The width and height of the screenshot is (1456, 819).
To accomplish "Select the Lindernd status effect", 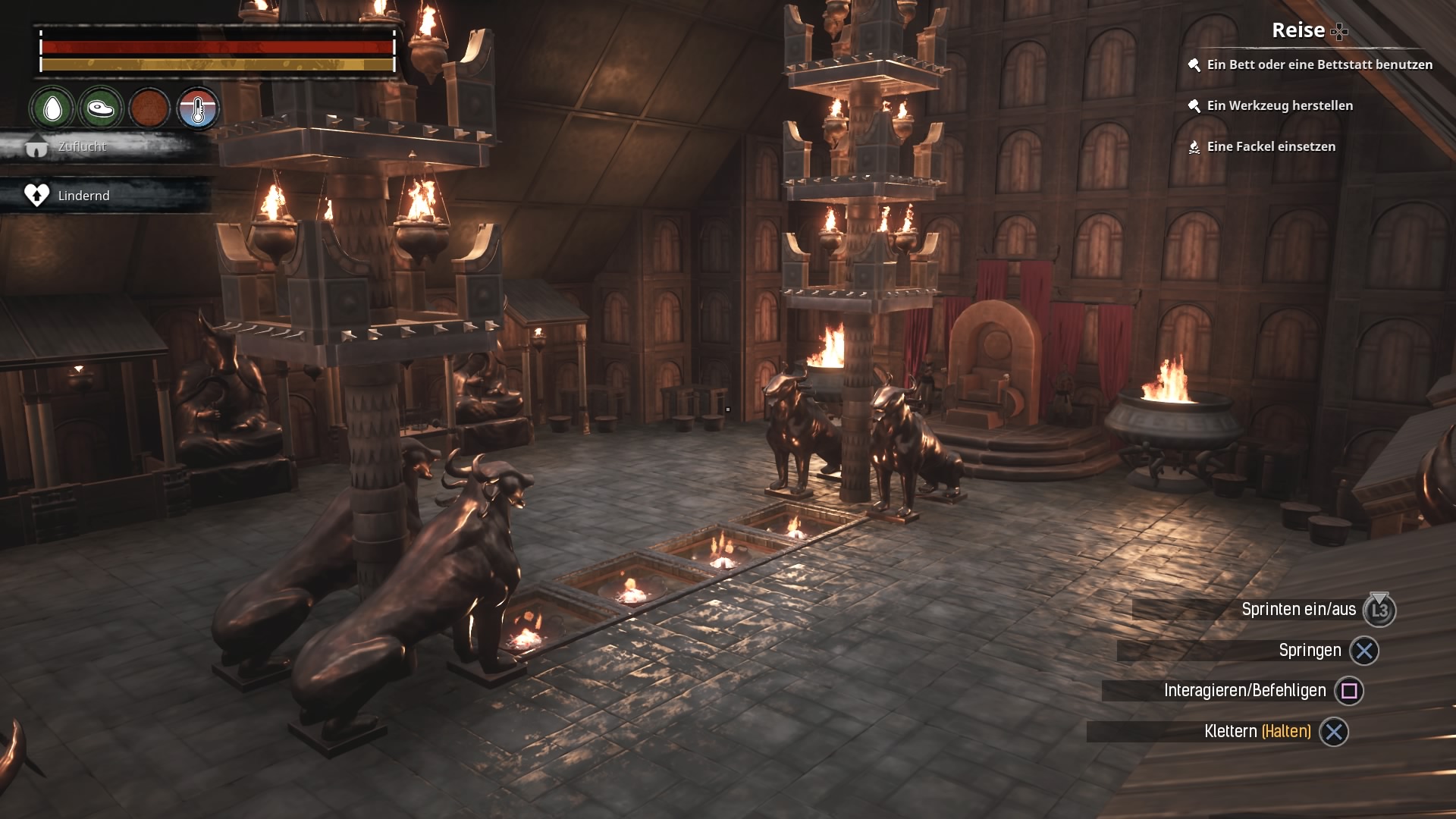I will tap(83, 196).
